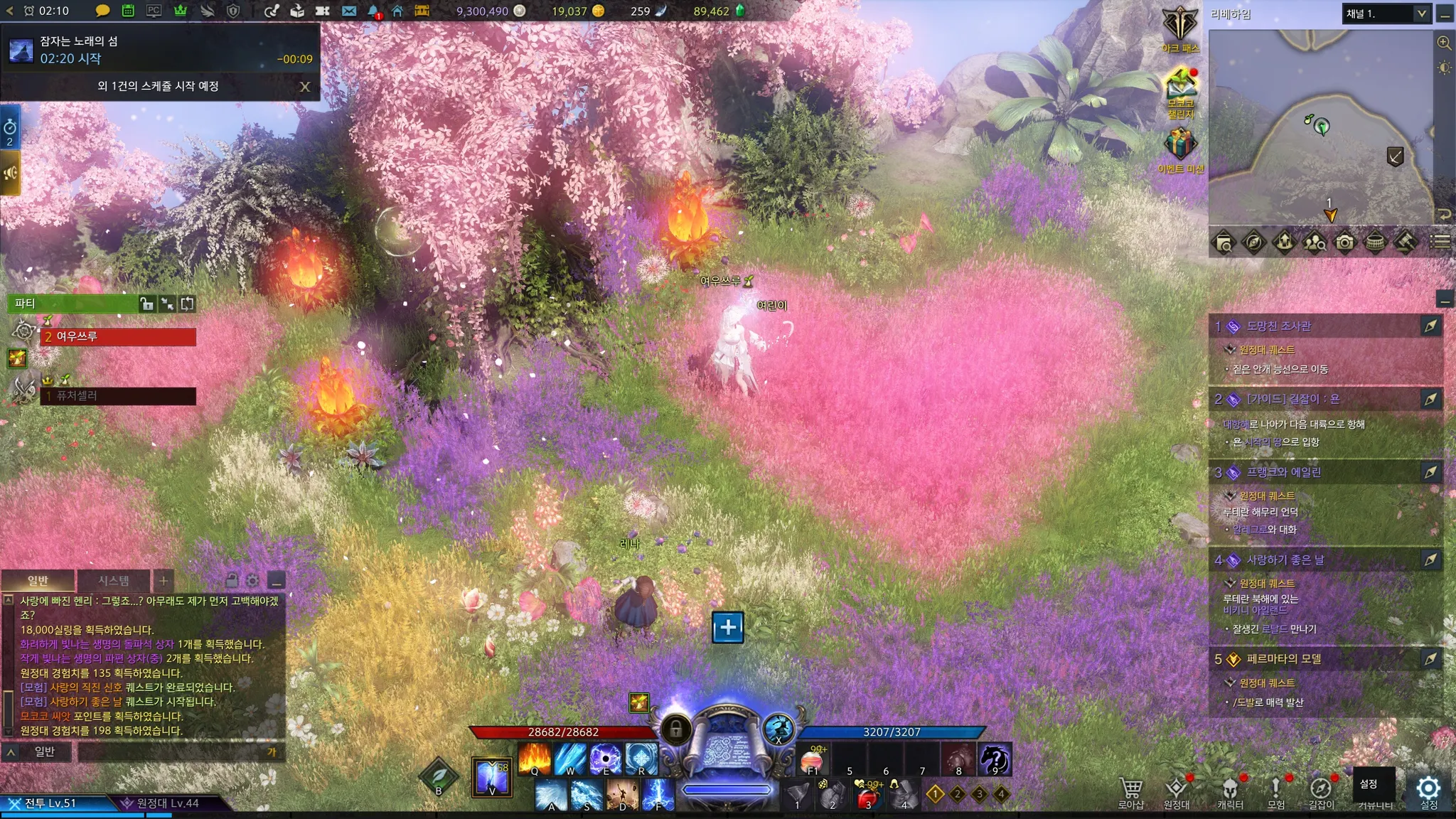Activate the fire skill on the Q slot

(x=535, y=759)
